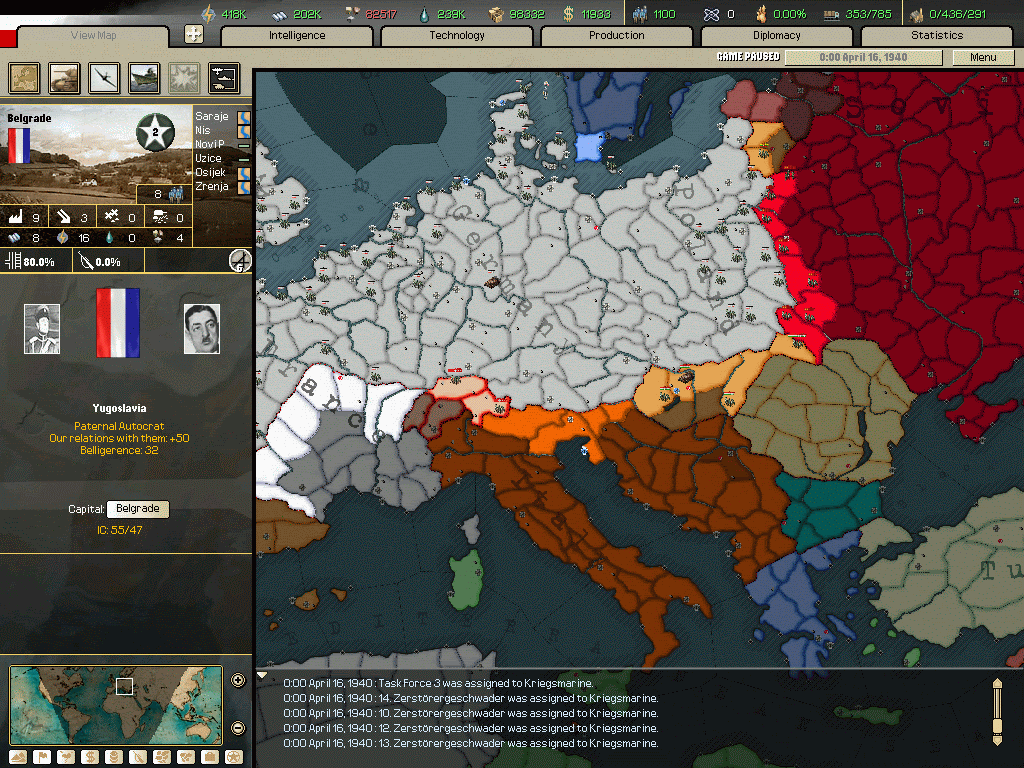
Task: Select Osijek in the adjacent province list
Action: coord(212,173)
